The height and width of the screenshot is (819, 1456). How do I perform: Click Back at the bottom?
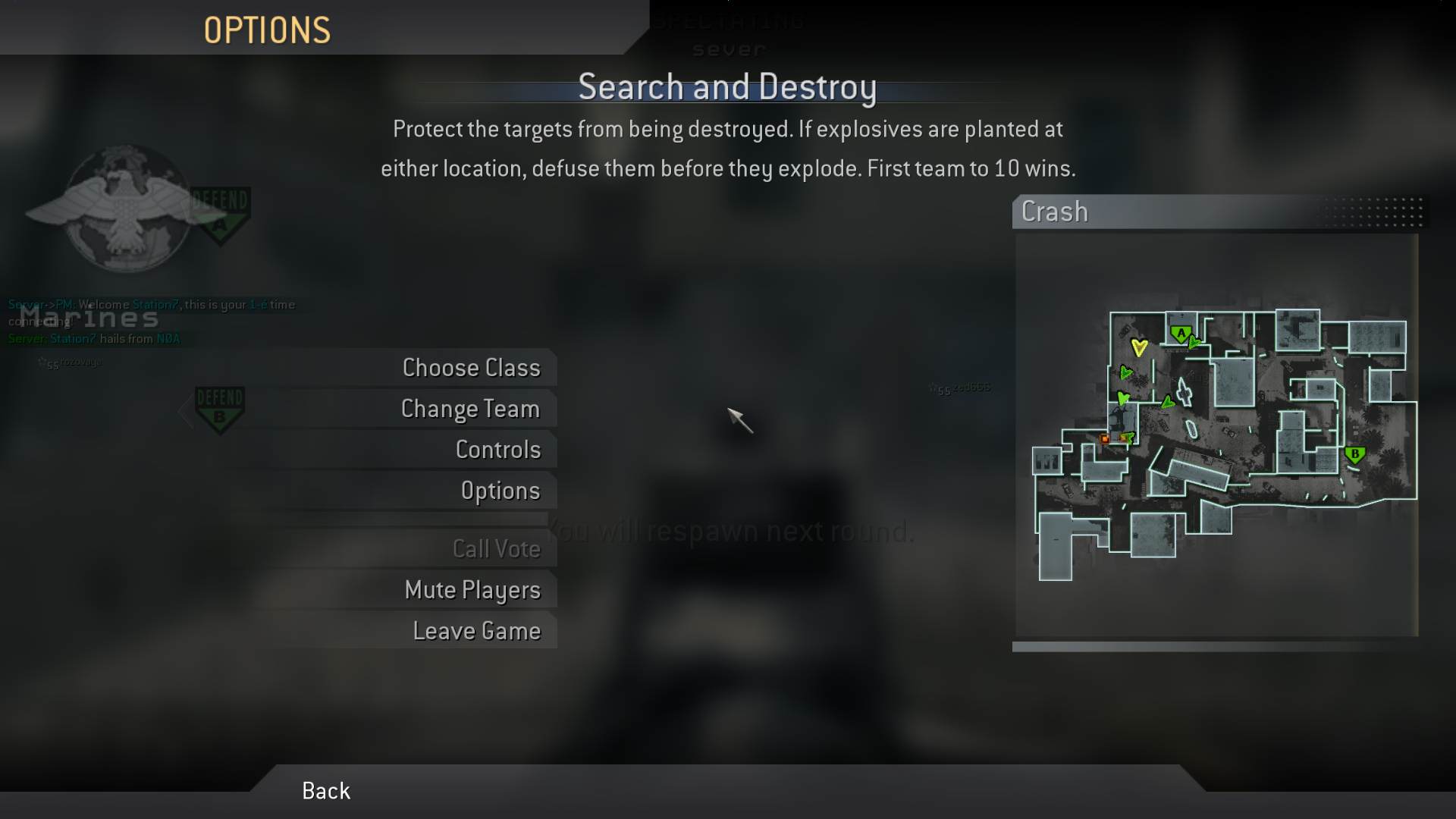(x=325, y=790)
